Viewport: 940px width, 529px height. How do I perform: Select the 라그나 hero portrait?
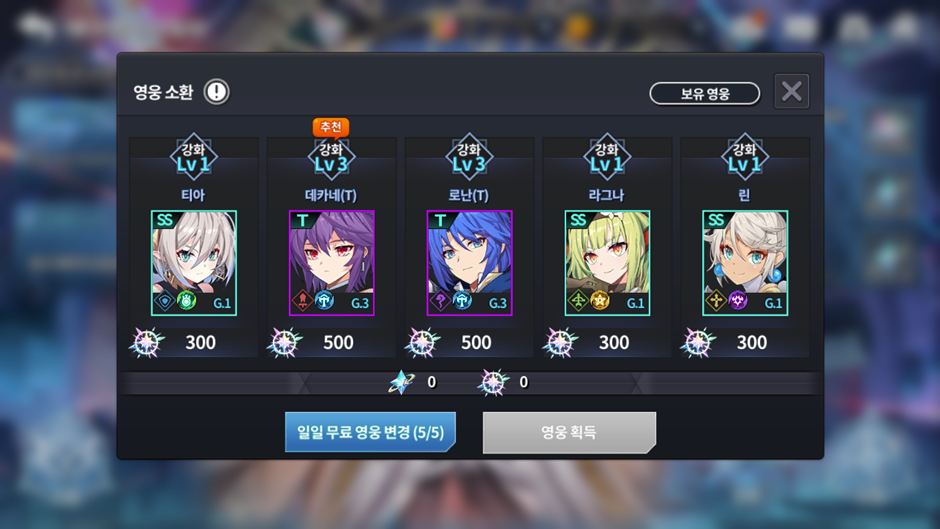coord(607,262)
